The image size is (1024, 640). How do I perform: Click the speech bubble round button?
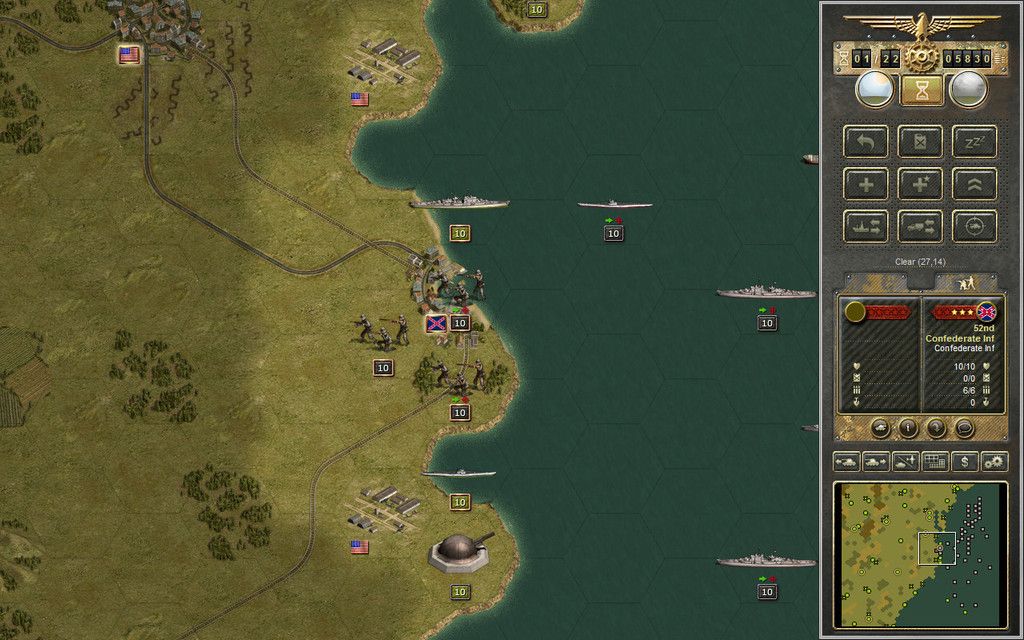tap(964, 428)
